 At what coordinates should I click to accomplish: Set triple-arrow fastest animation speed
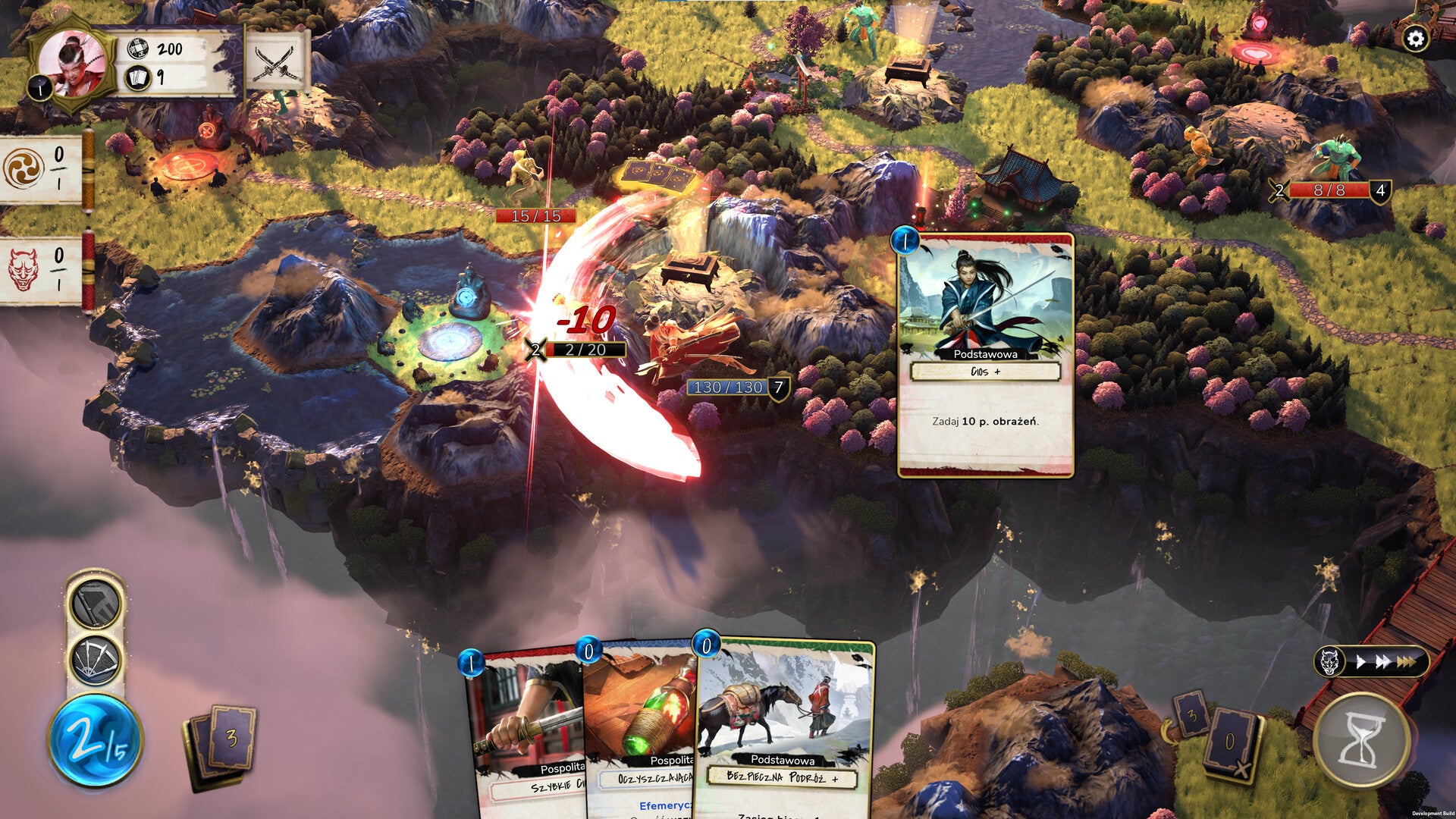1407,662
